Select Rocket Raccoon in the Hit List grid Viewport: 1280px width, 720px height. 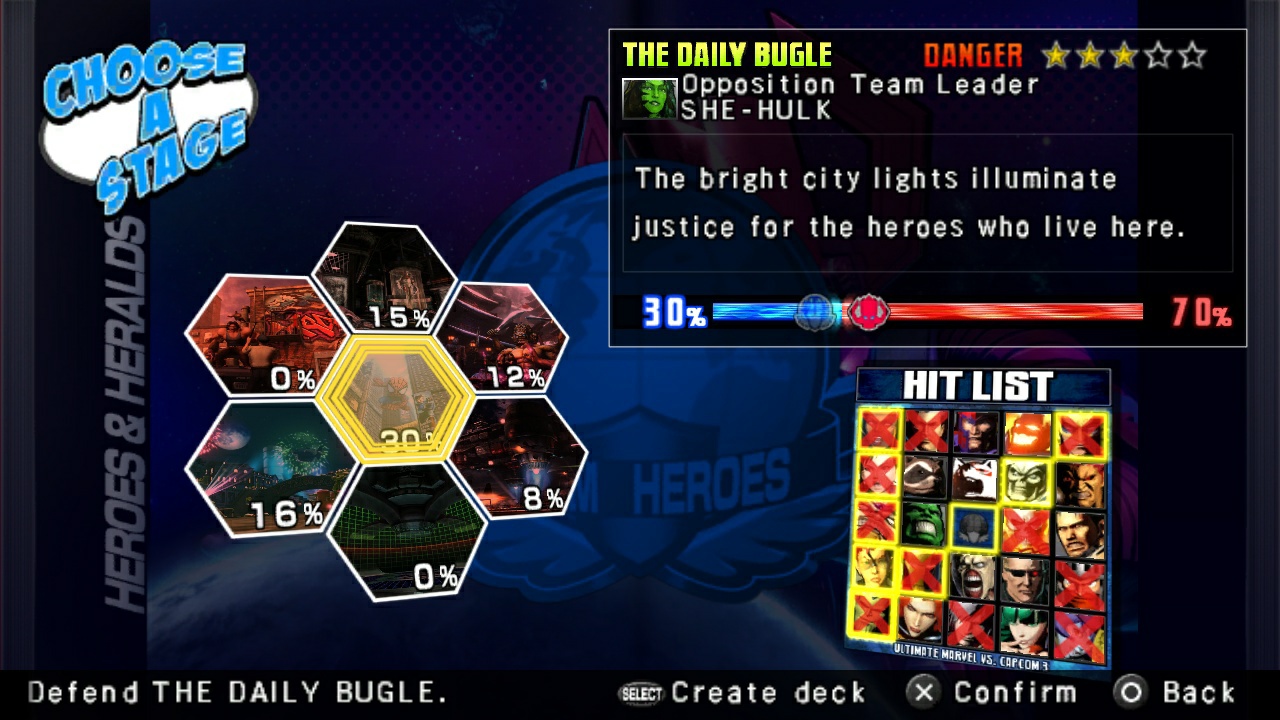point(922,479)
